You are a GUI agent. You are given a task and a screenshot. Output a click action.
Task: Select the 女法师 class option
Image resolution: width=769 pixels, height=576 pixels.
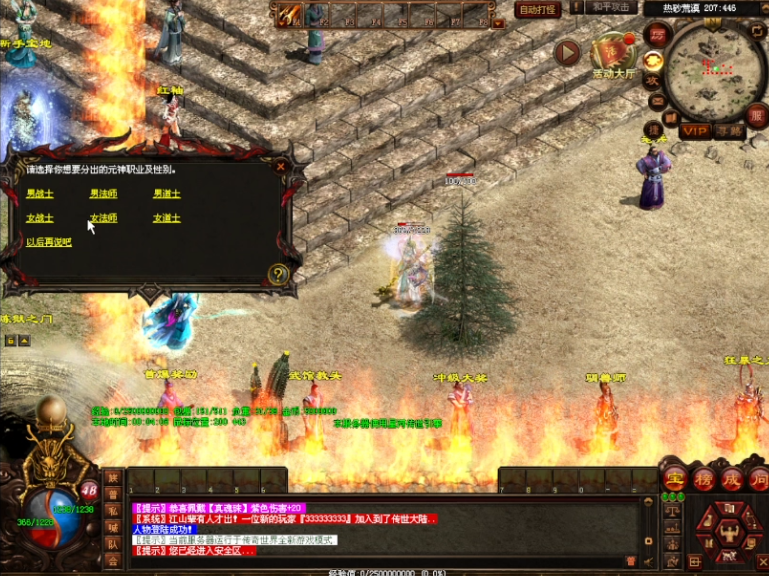[103, 218]
